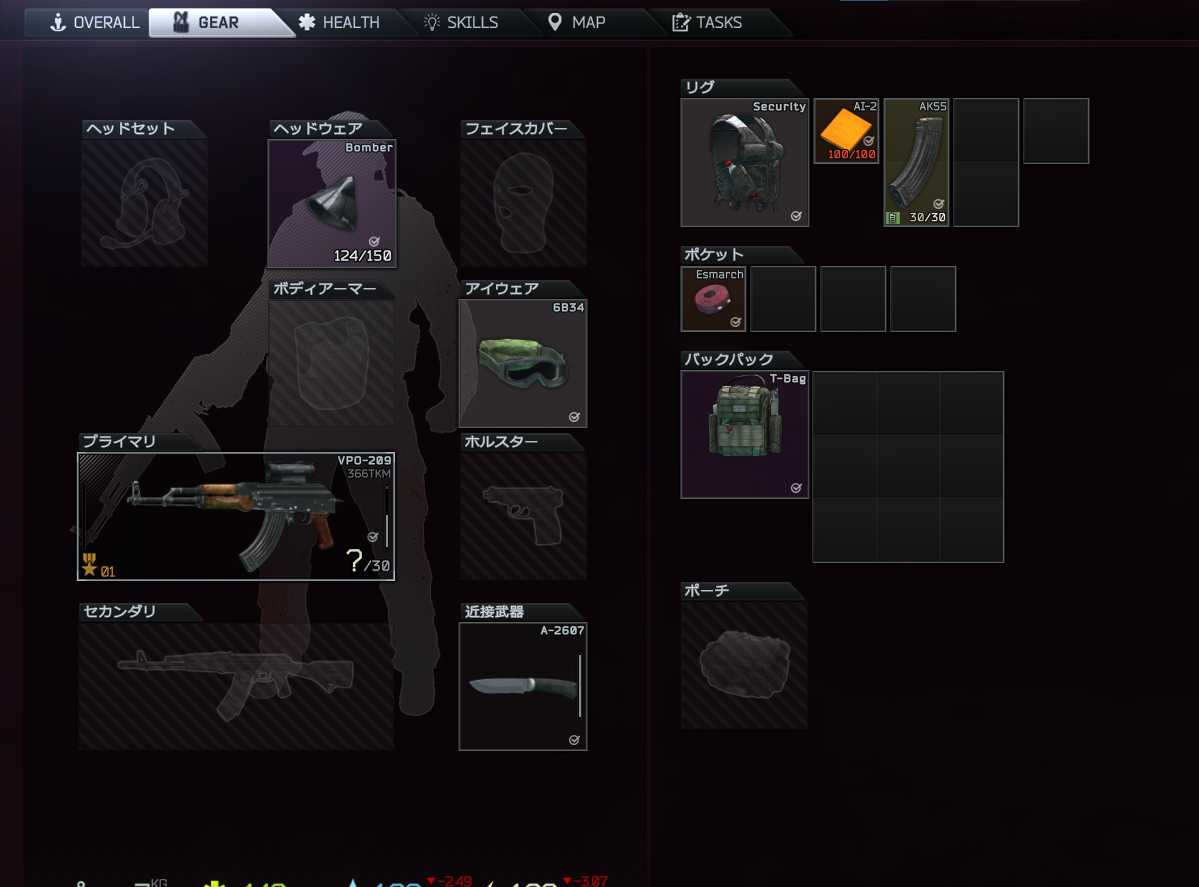
Task: Select the T-Bag backpack
Action: pos(744,434)
